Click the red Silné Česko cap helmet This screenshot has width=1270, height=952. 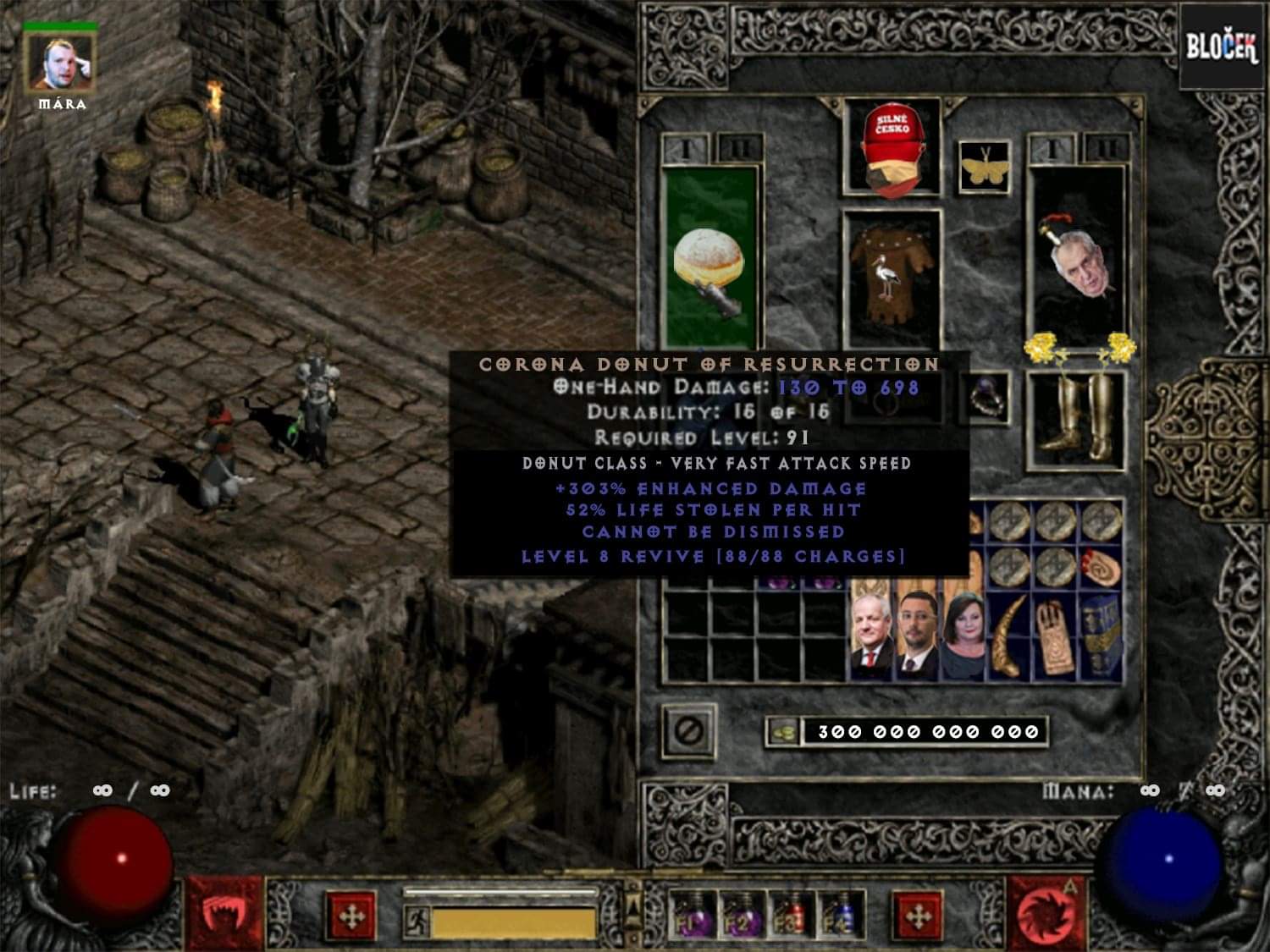point(892,148)
